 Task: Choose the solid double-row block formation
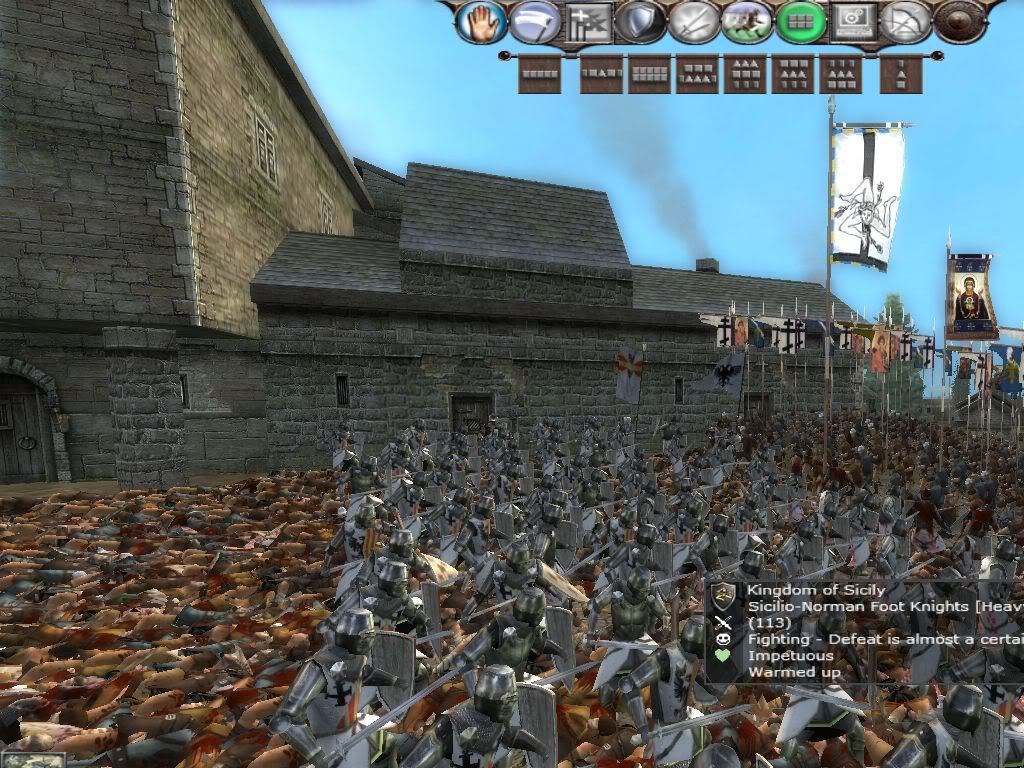point(649,75)
